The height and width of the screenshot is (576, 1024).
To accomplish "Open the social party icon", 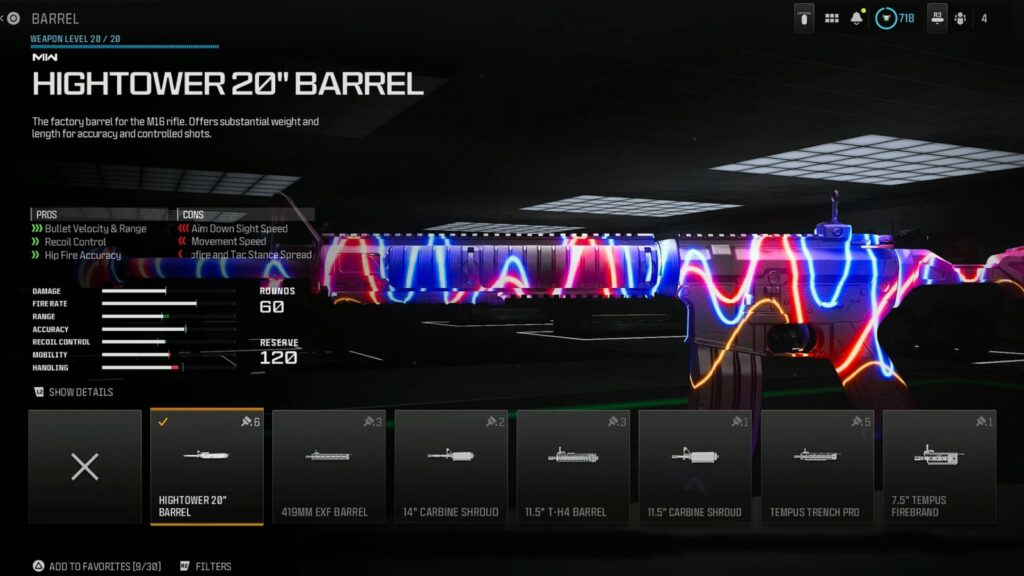I will pos(960,18).
